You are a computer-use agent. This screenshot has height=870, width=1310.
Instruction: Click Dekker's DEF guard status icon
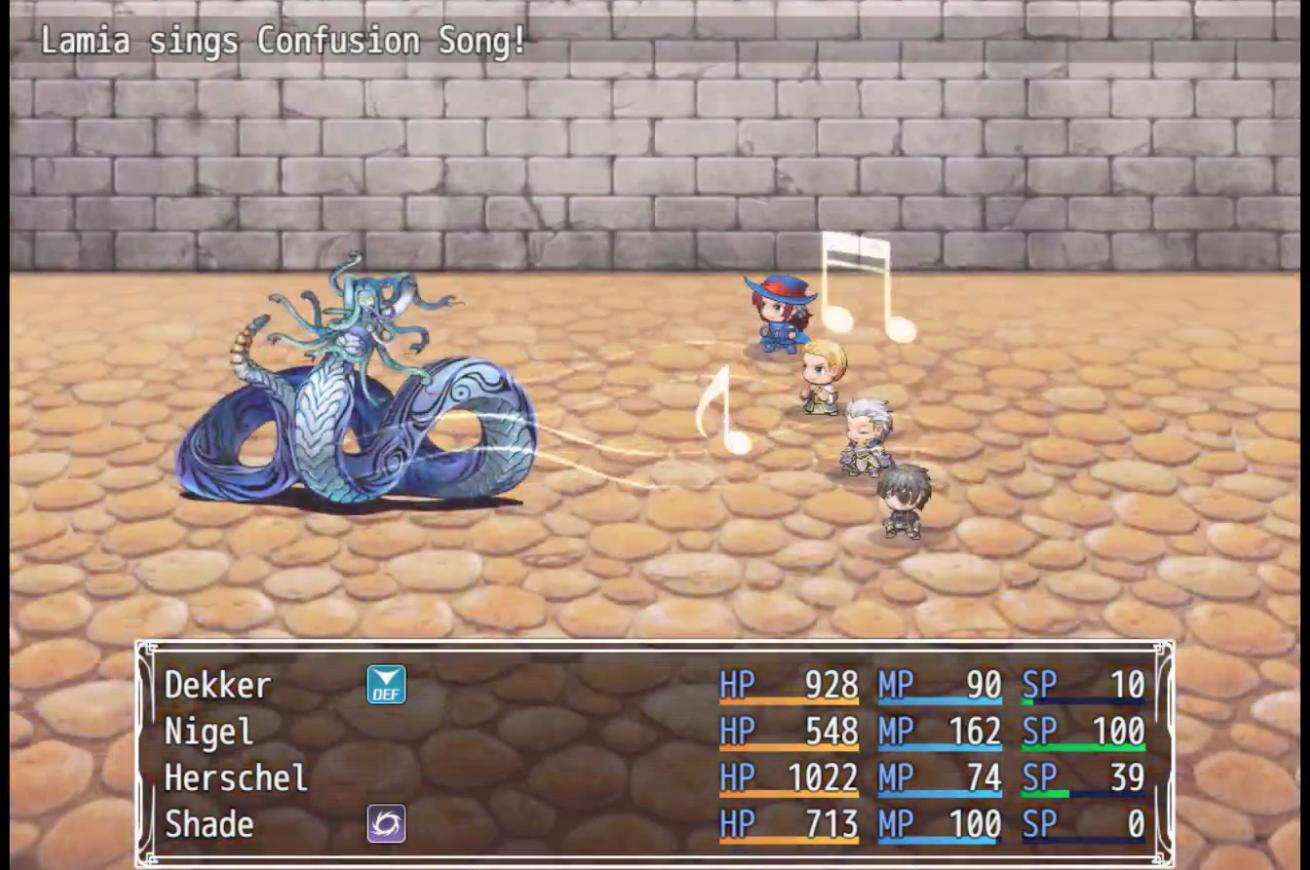point(386,685)
